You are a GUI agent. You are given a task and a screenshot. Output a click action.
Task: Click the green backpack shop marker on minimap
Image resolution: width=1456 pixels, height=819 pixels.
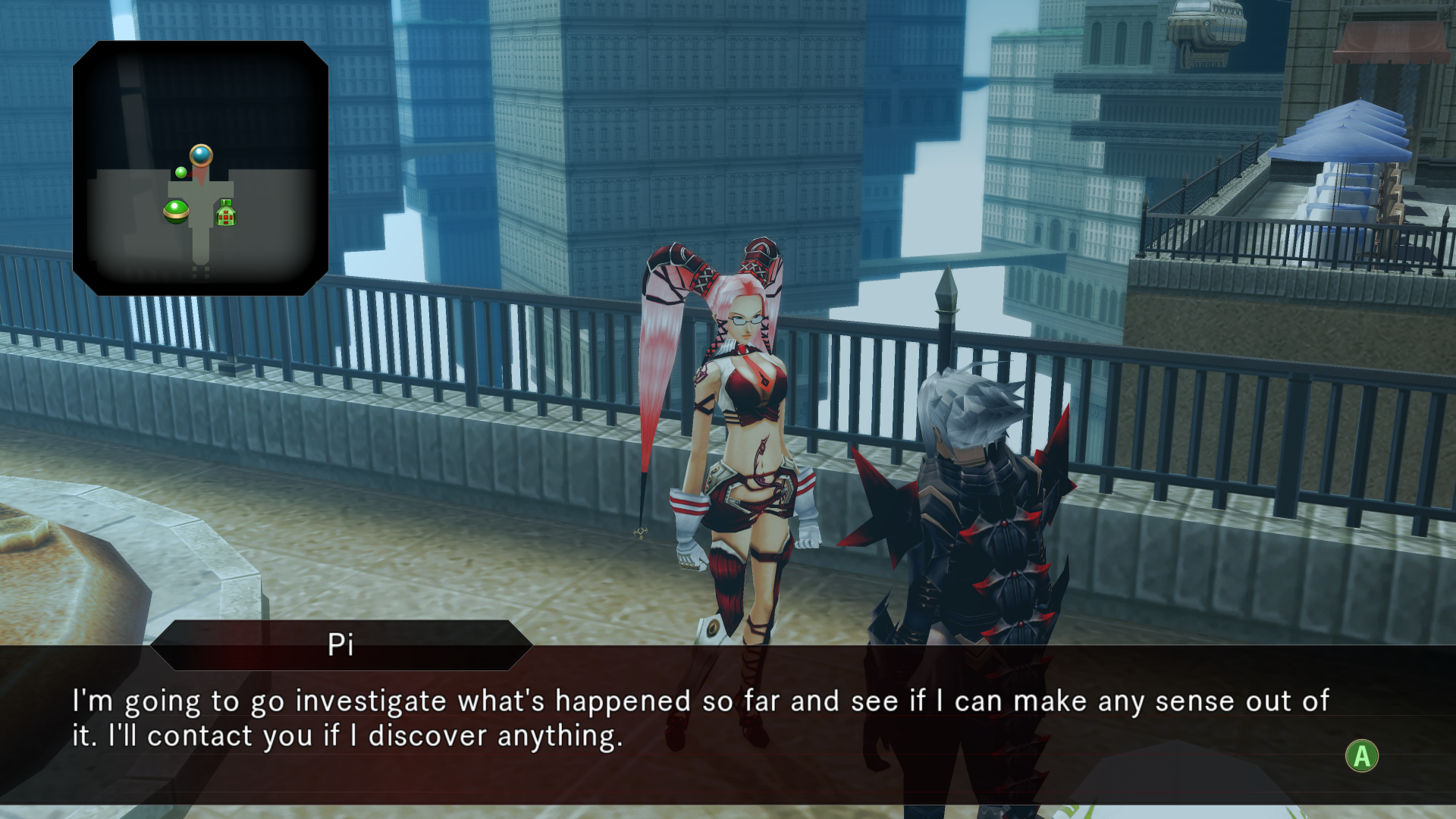pos(226,214)
